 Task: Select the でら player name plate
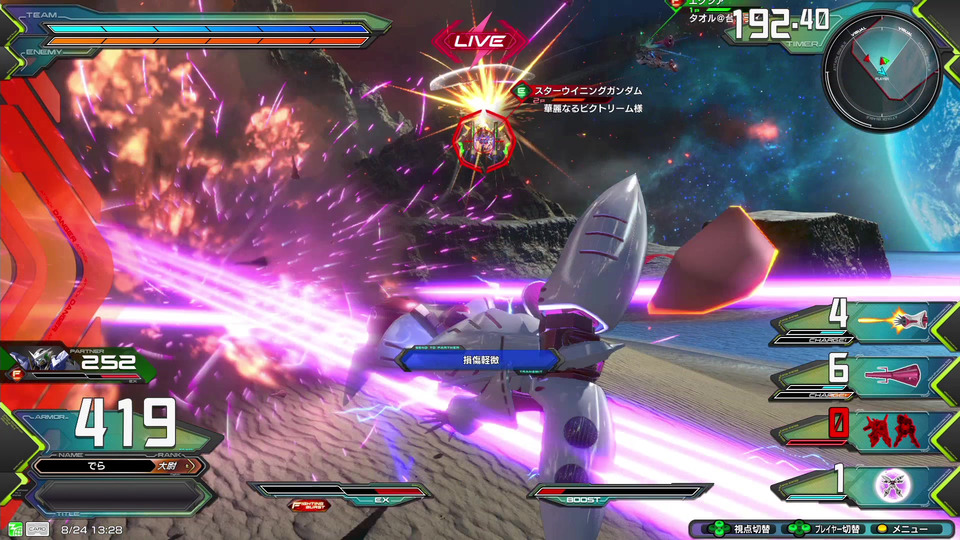click(x=118, y=466)
